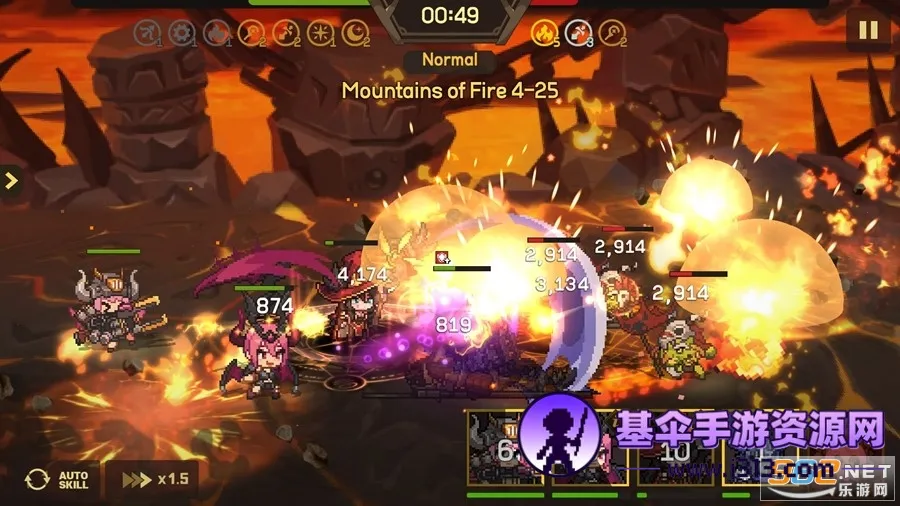This screenshot has height=506, width=900.
Task: Change the x1.5 battle speed
Action: click(151, 479)
